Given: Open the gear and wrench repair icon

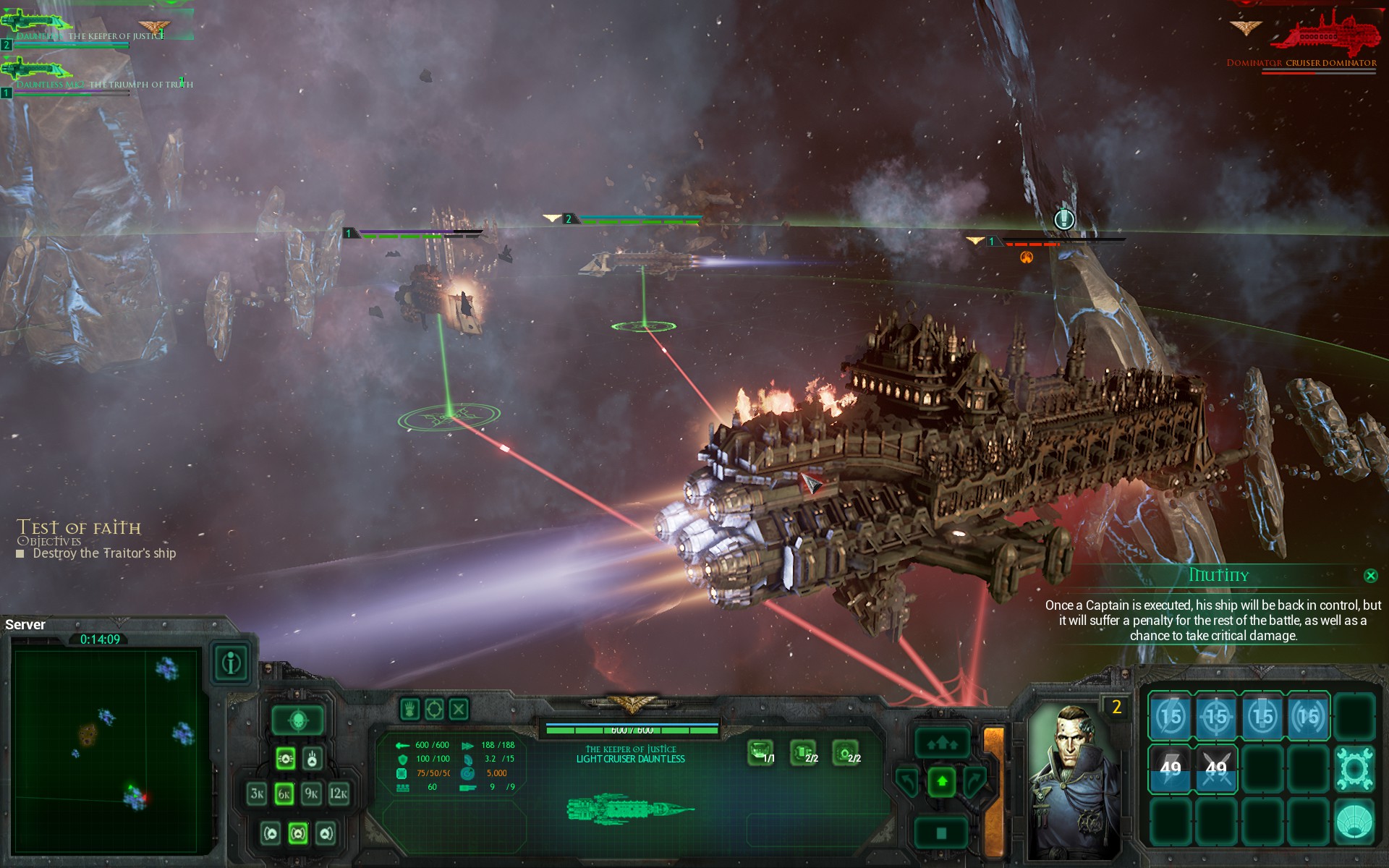Looking at the screenshot, I should (1354, 767).
